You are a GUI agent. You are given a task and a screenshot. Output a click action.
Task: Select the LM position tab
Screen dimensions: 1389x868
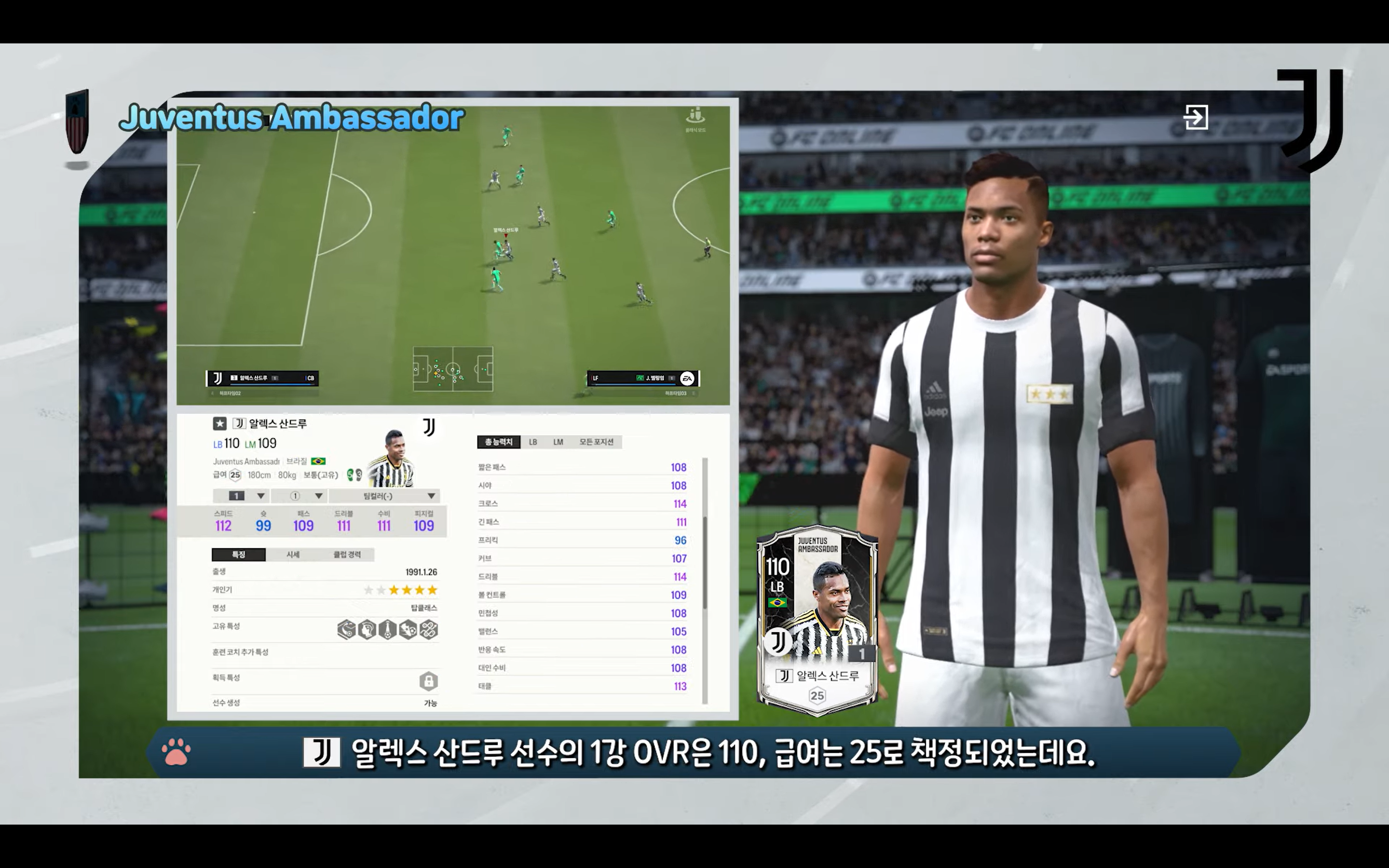click(558, 442)
